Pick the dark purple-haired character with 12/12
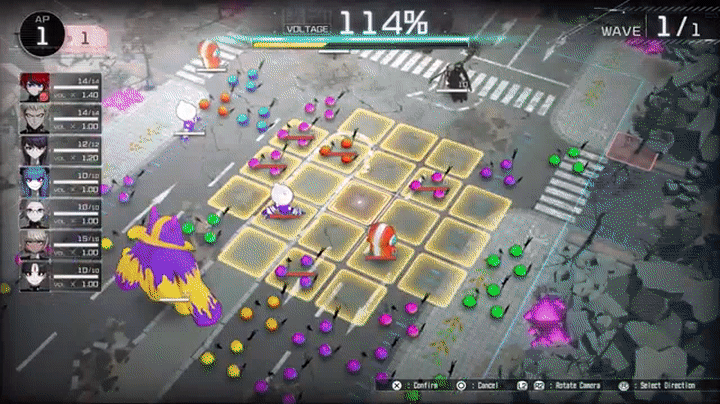The image size is (720, 404). 34,150
